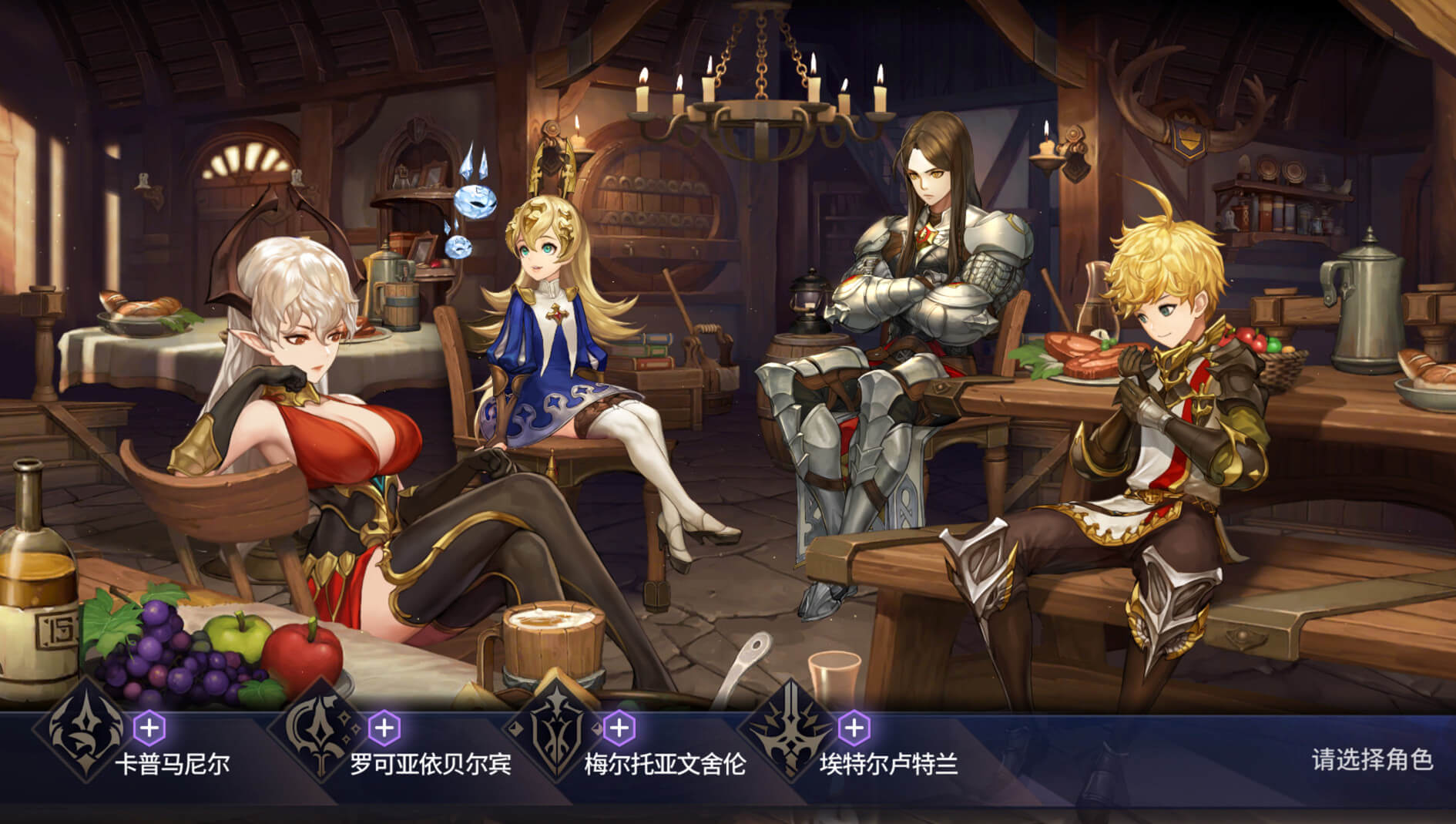
Task: Click the purple plus button for 卡普马尼尔
Action: click(x=149, y=728)
